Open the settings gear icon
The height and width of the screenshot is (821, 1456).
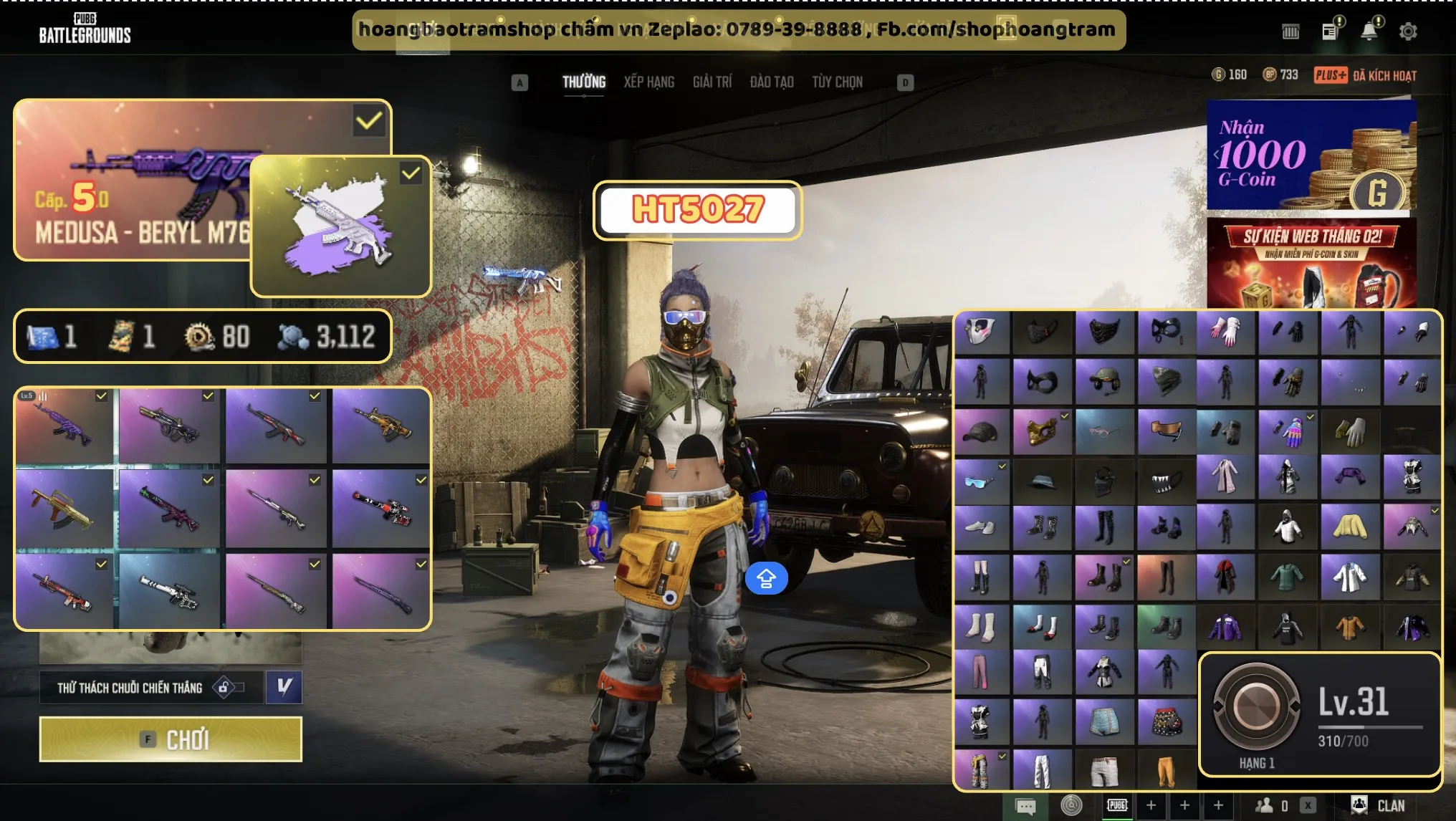point(1407,32)
